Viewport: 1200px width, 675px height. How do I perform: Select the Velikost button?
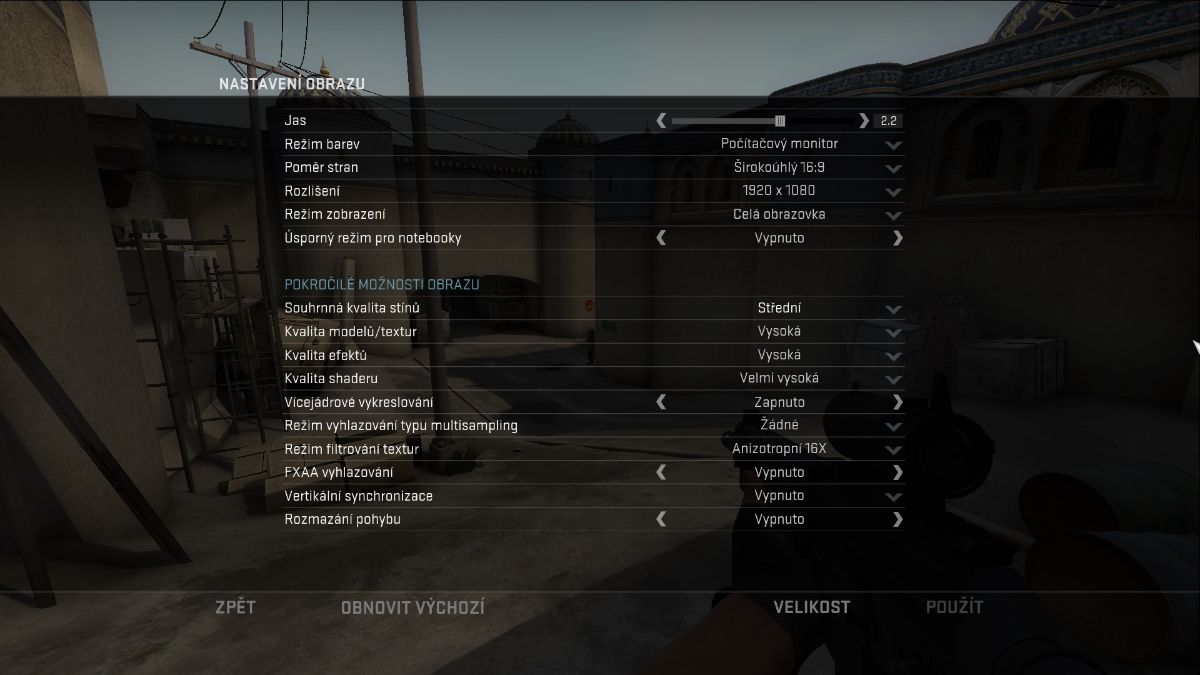coord(812,607)
